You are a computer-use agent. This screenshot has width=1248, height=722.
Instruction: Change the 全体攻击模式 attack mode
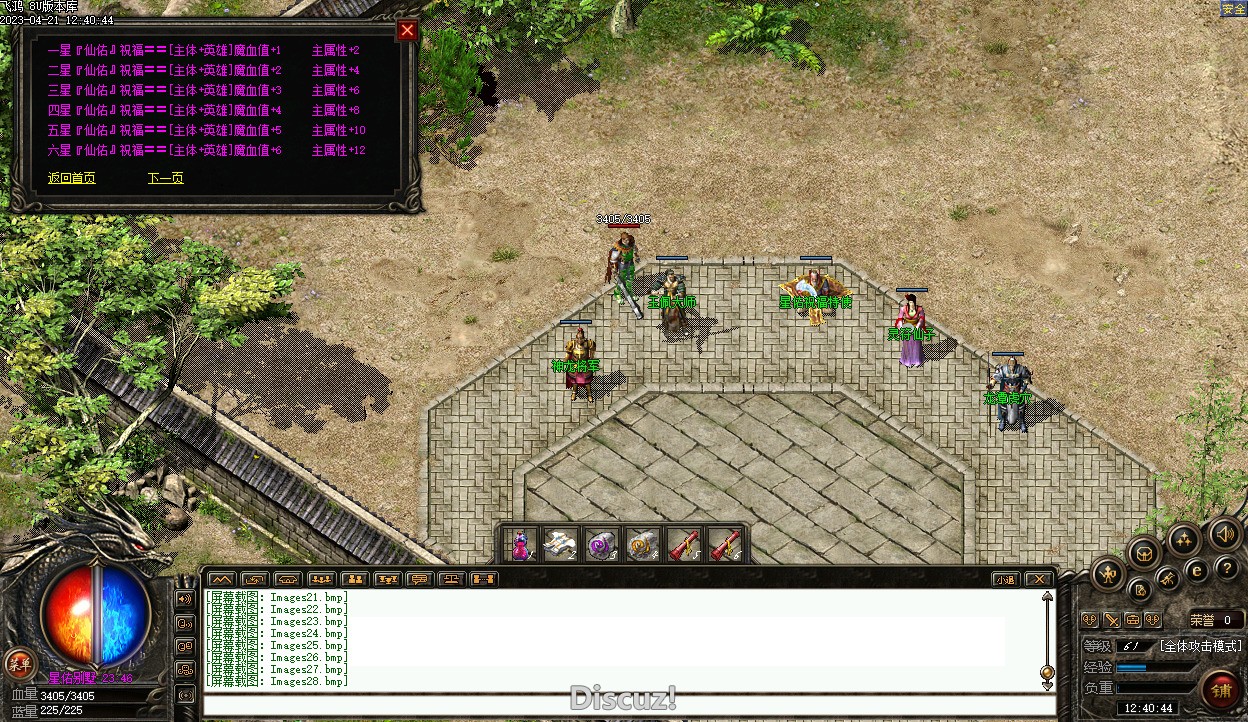coord(1200,646)
